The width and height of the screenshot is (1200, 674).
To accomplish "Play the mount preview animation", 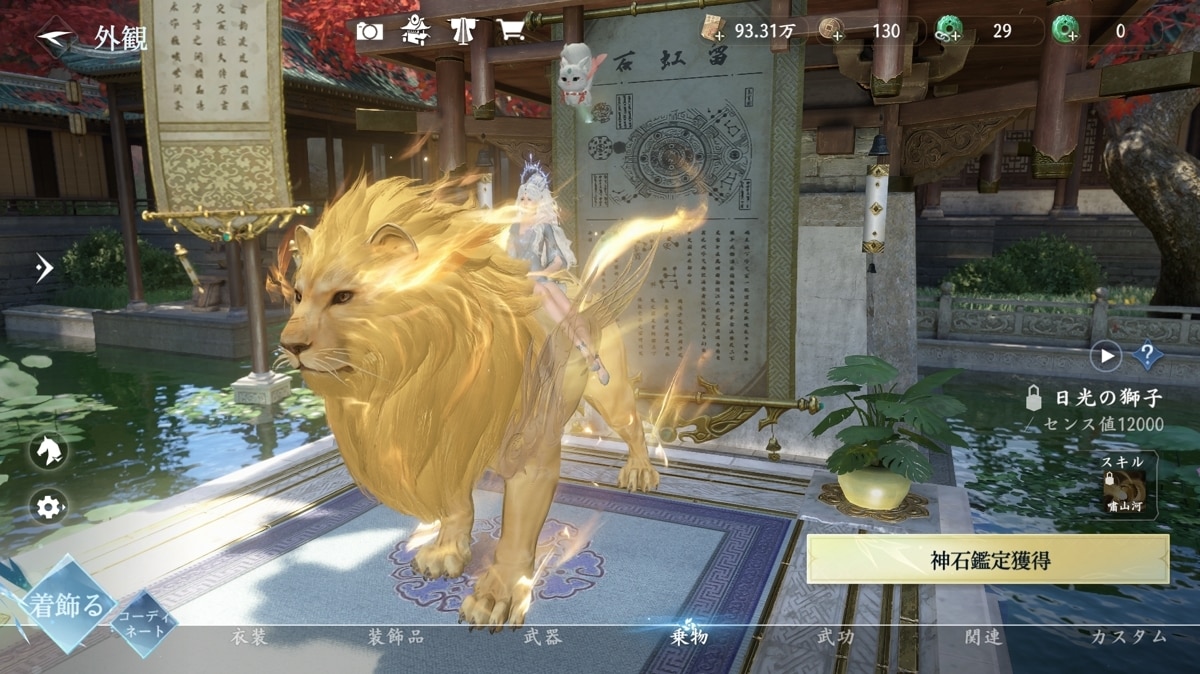I will click(1106, 355).
